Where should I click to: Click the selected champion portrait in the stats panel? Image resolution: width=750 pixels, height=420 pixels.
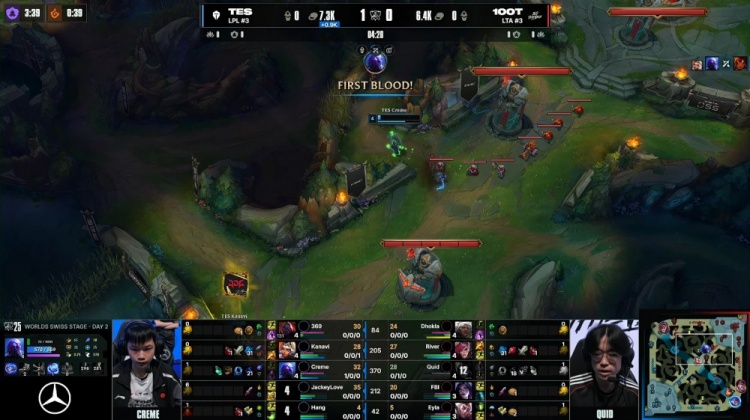click(x=13, y=348)
